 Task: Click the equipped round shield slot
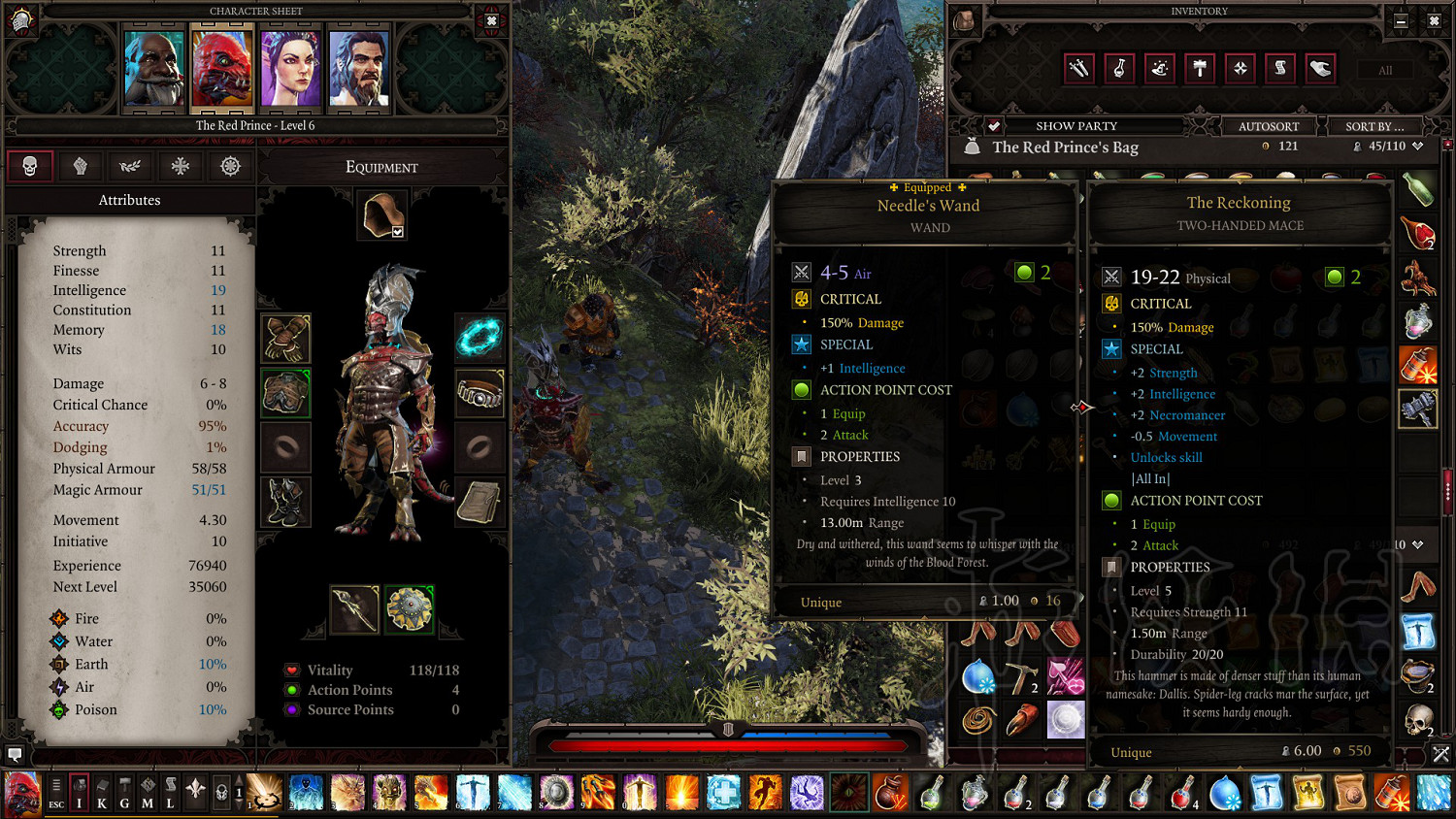click(x=410, y=609)
